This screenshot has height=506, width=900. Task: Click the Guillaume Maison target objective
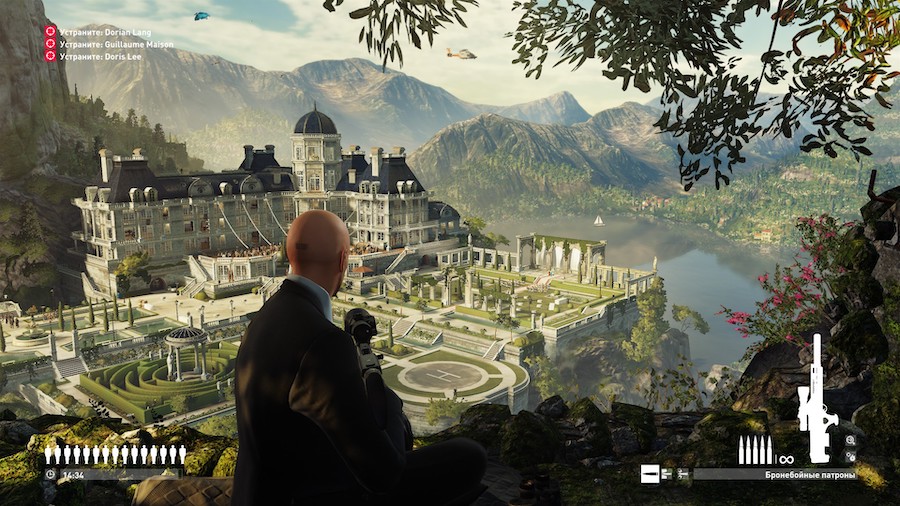[x=109, y=44]
